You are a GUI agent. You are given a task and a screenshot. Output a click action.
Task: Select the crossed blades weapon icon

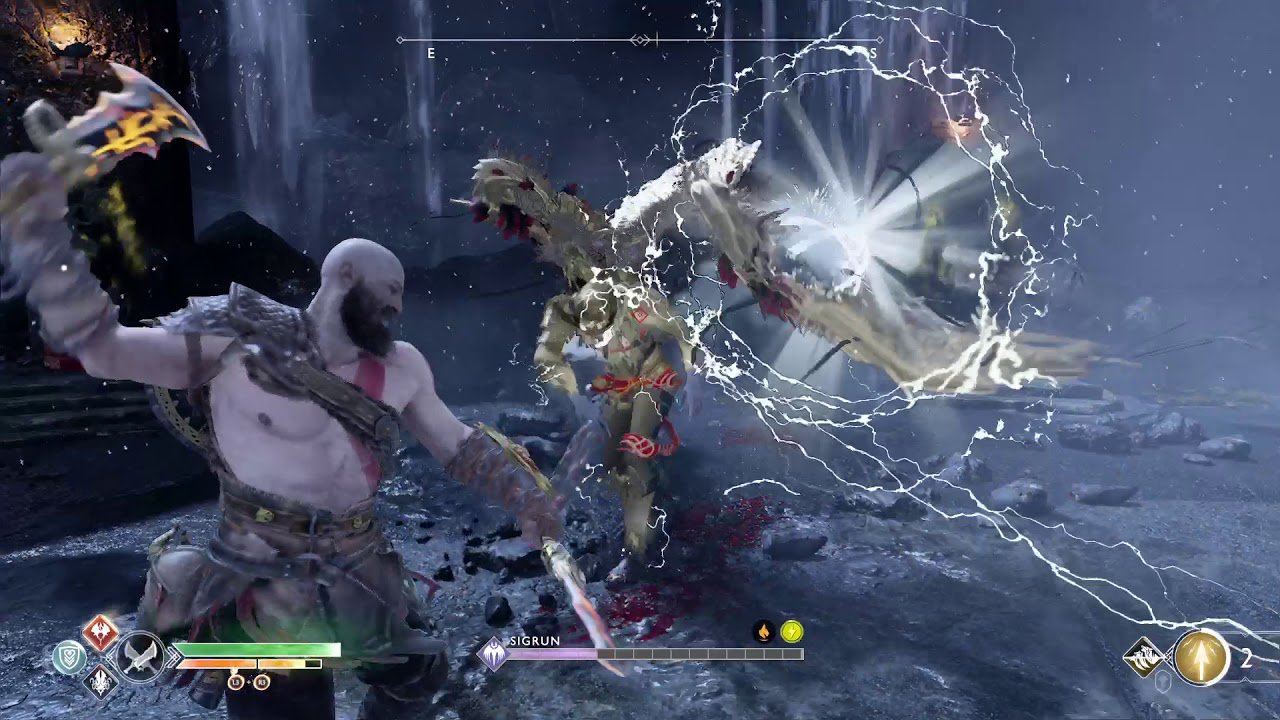pos(139,657)
